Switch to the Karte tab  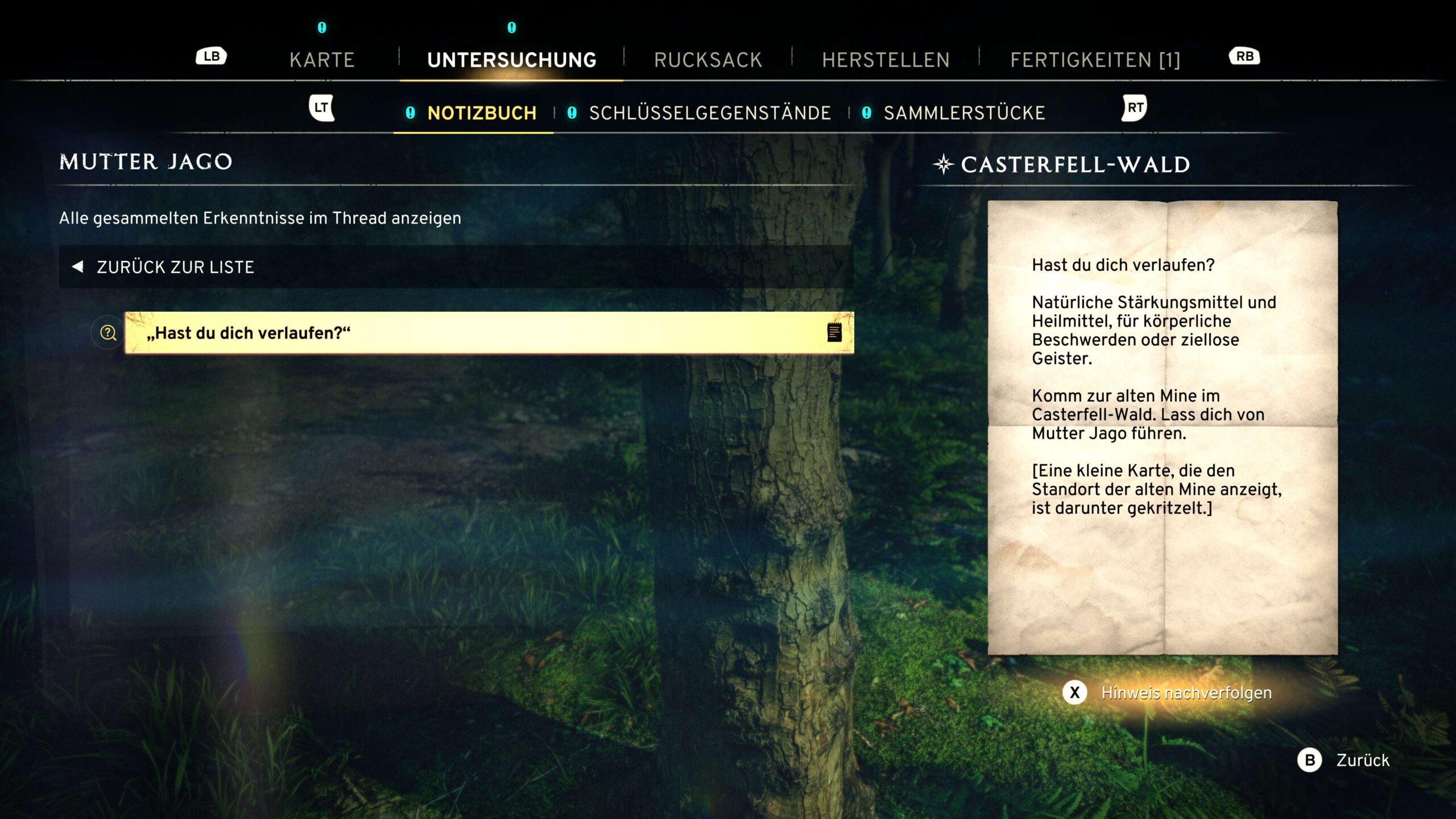click(x=322, y=60)
